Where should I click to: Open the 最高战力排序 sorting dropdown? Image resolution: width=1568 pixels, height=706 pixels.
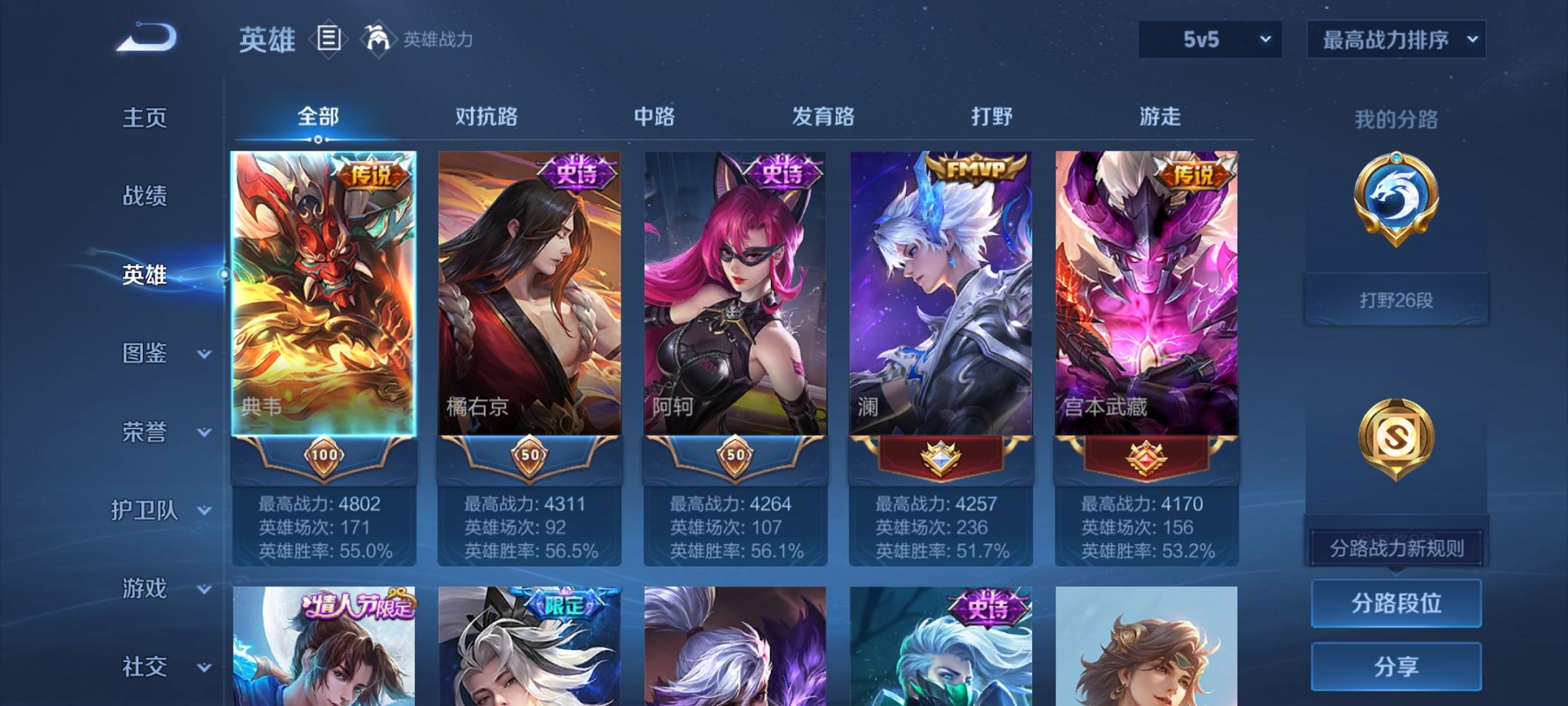1395,37
